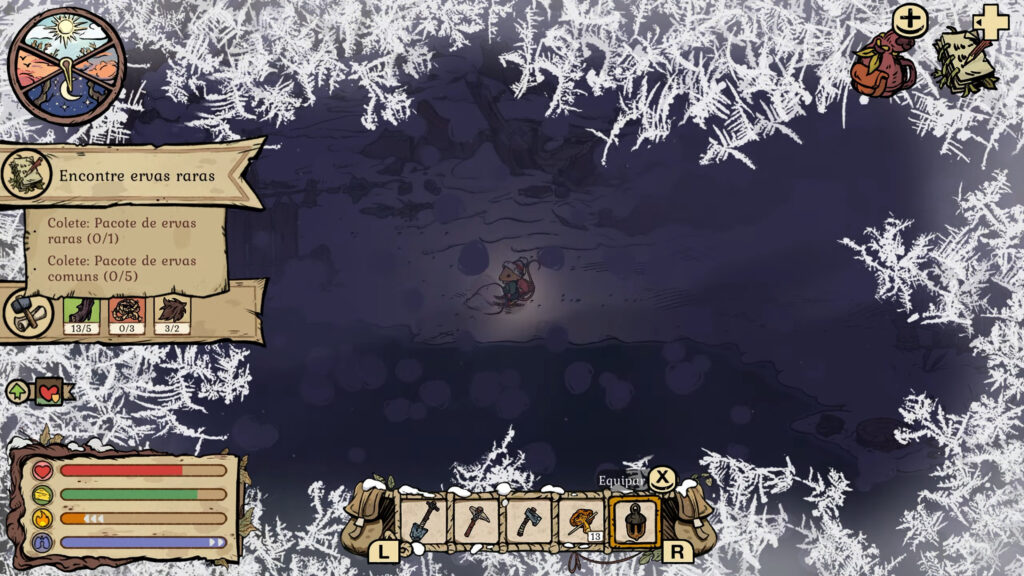Open the hammer and scroll crafting icon
The height and width of the screenshot is (576, 1024).
[x=28, y=313]
